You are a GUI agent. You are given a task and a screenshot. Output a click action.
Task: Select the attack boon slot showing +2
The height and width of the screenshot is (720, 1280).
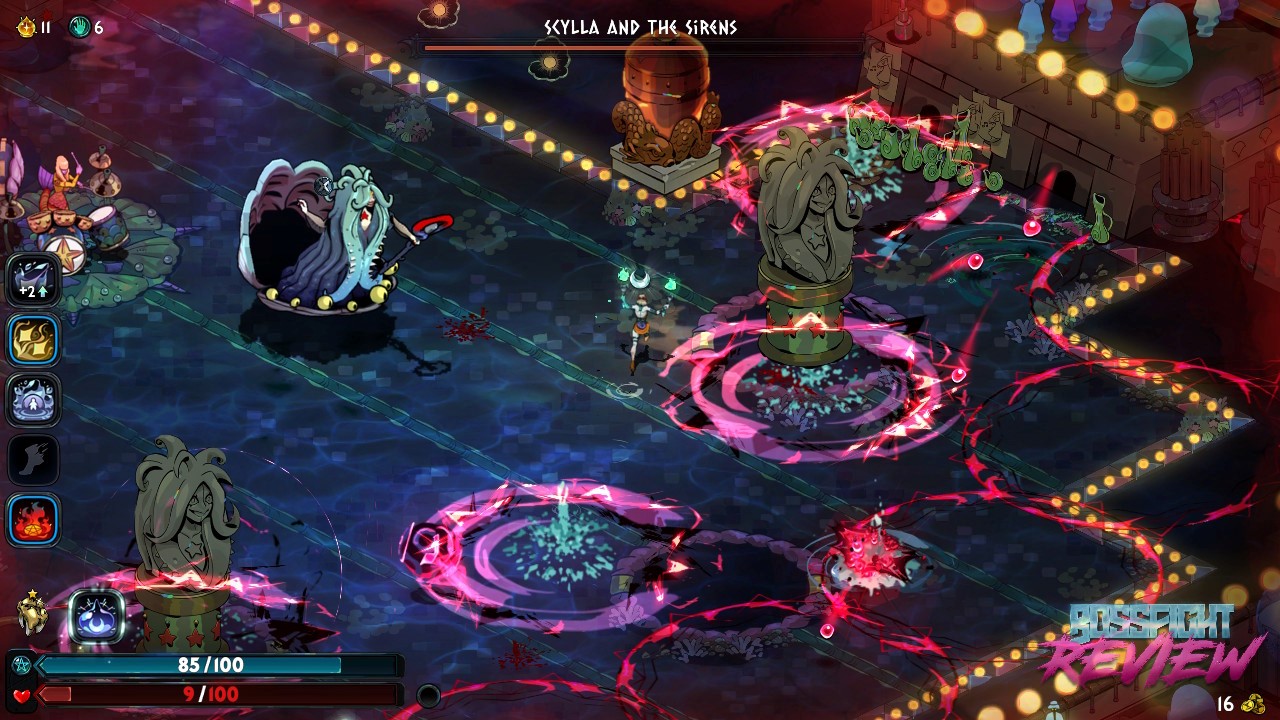click(34, 280)
